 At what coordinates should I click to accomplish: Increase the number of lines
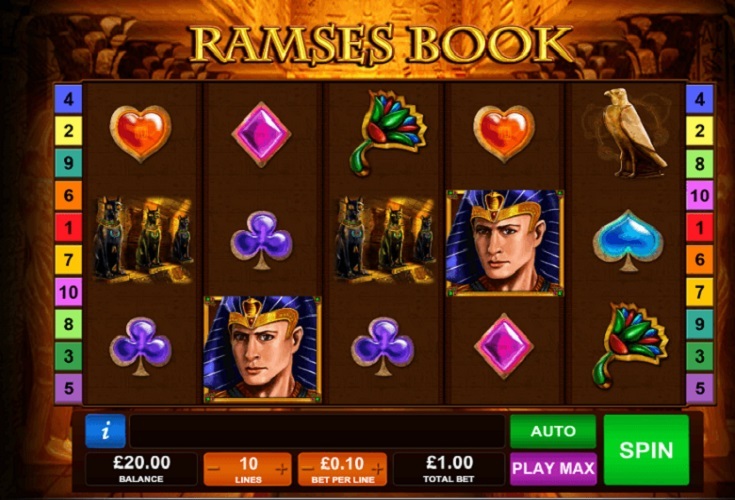pyautogui.click(x=282, y=469)
